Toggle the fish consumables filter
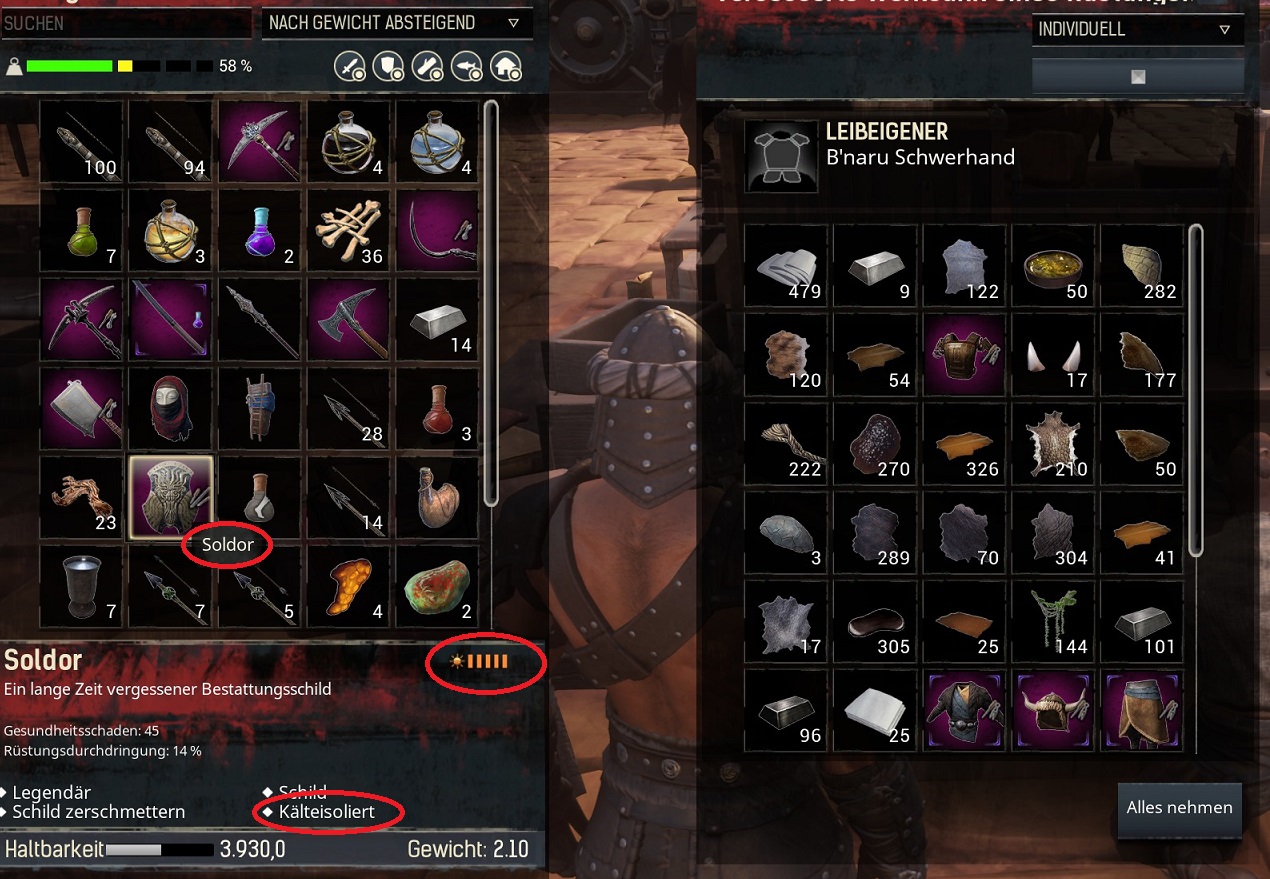This screenshot has height=879, width=1270. pyautogui.click(x=467, y=66)
